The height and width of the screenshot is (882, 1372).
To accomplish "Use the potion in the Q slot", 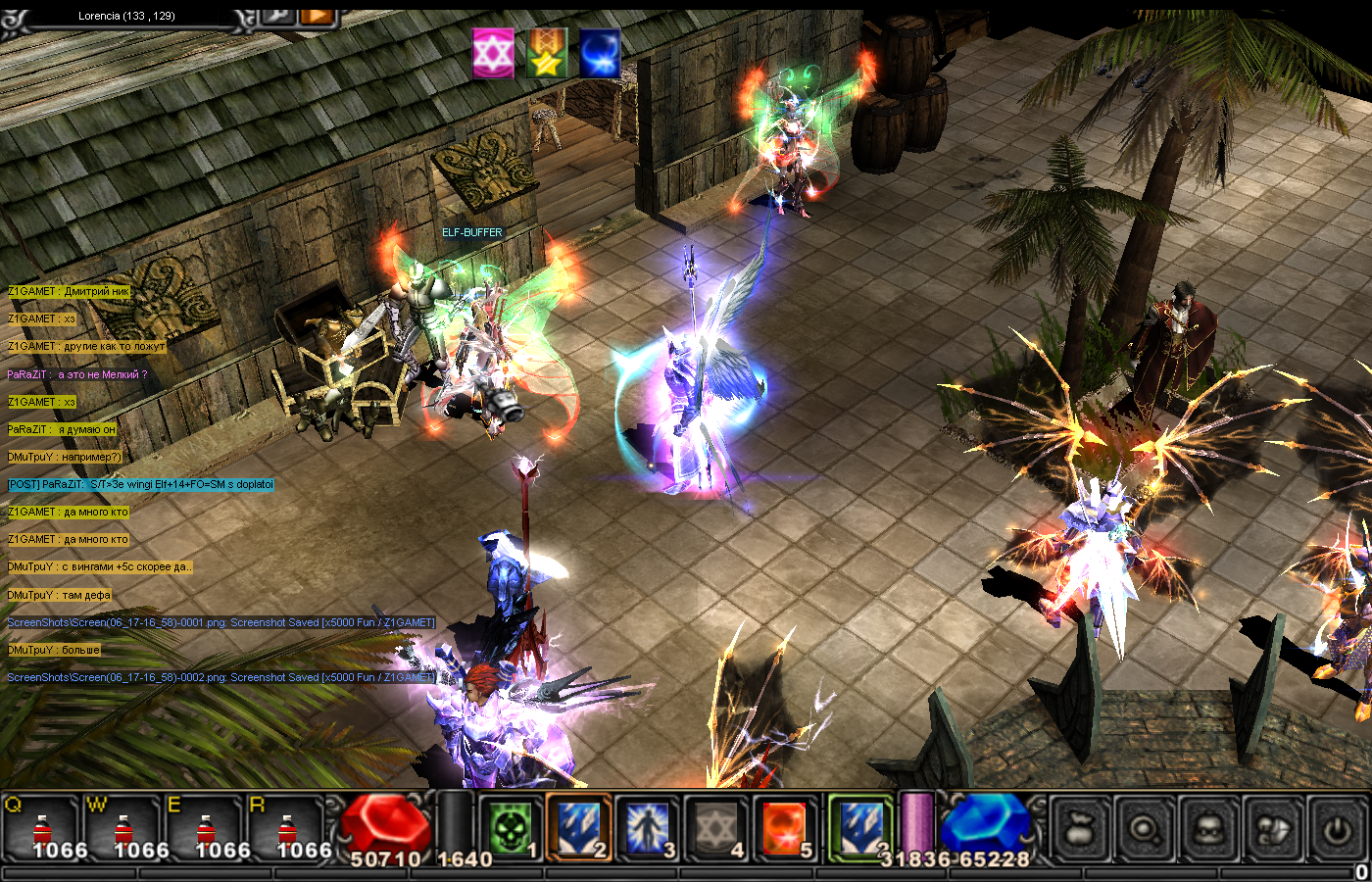I will [x=40, y=829].
